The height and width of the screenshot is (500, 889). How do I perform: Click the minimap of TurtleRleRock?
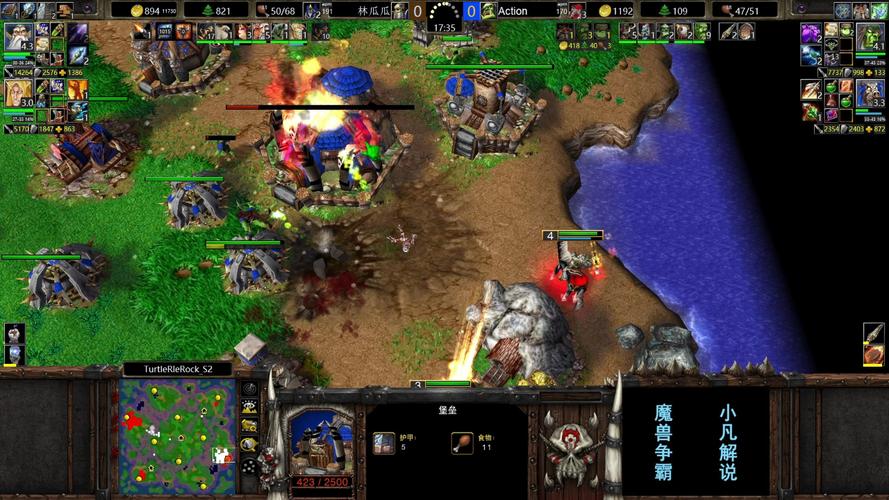pyautogui.click(x=177, y=435)
